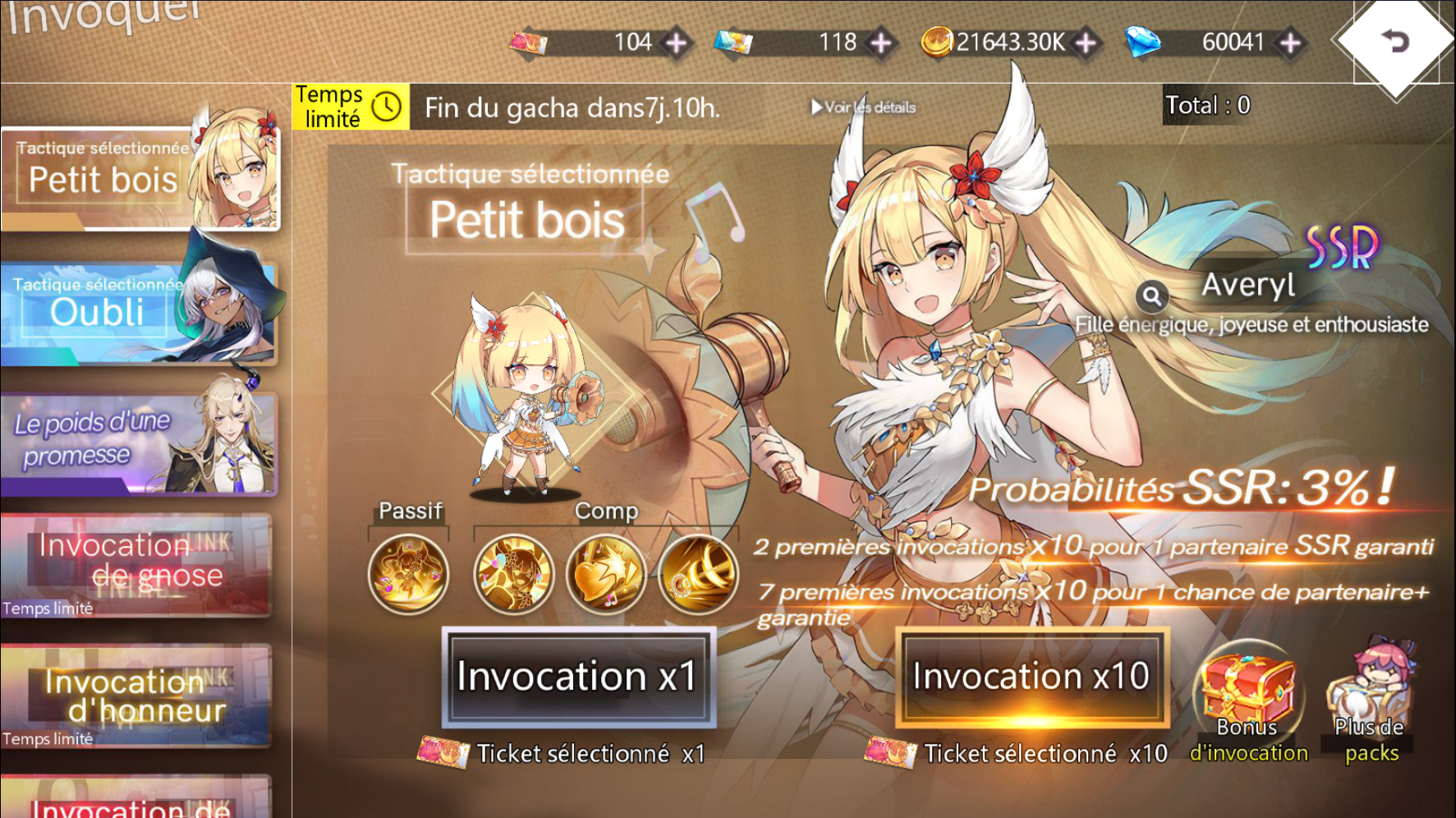Inspect Averyl with the magnifier icon
This screenshot has height=818, width=1456.
coord(1152,296)
